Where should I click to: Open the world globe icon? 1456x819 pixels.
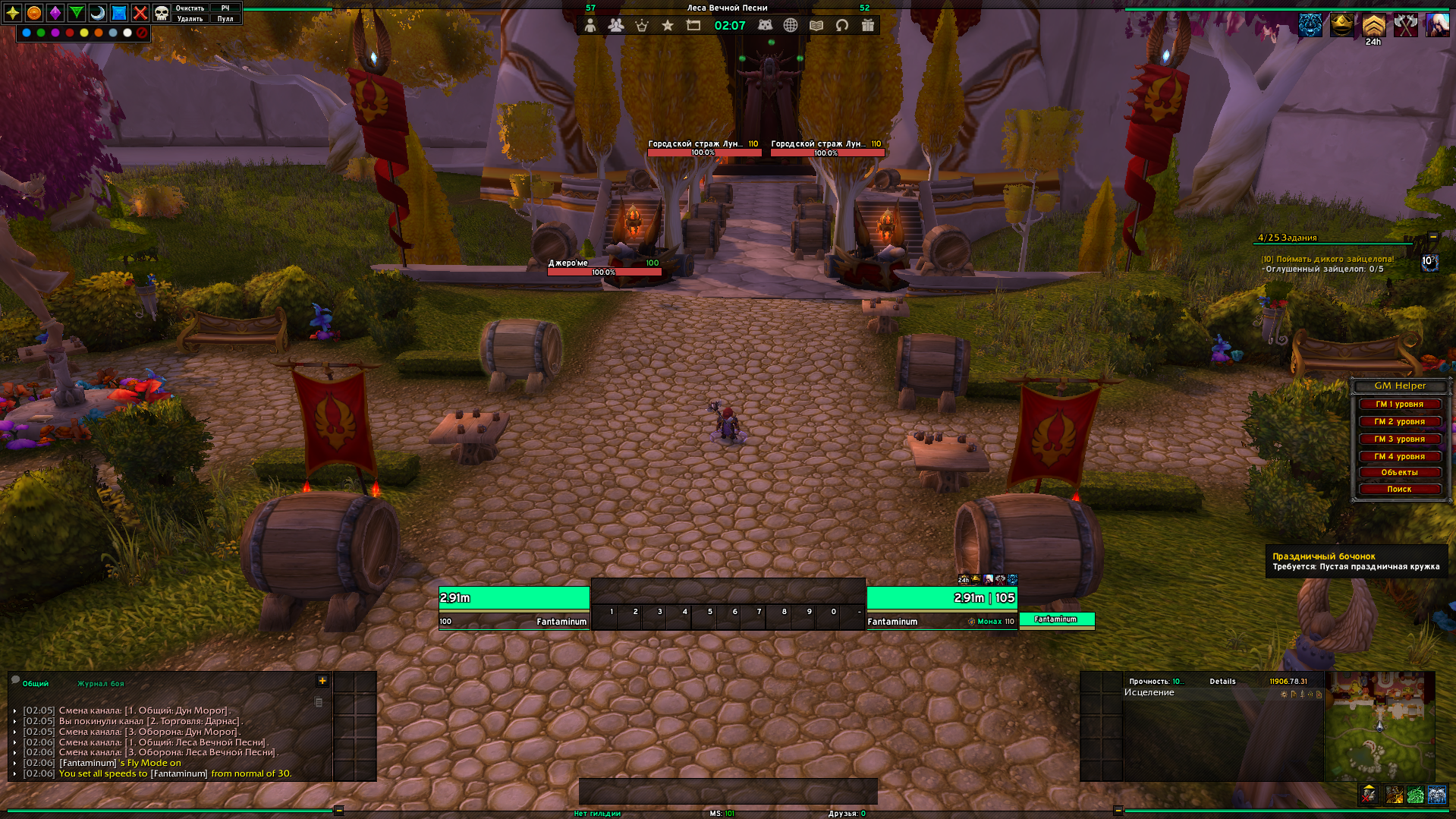pyautogui.click(x=791, y=26)
